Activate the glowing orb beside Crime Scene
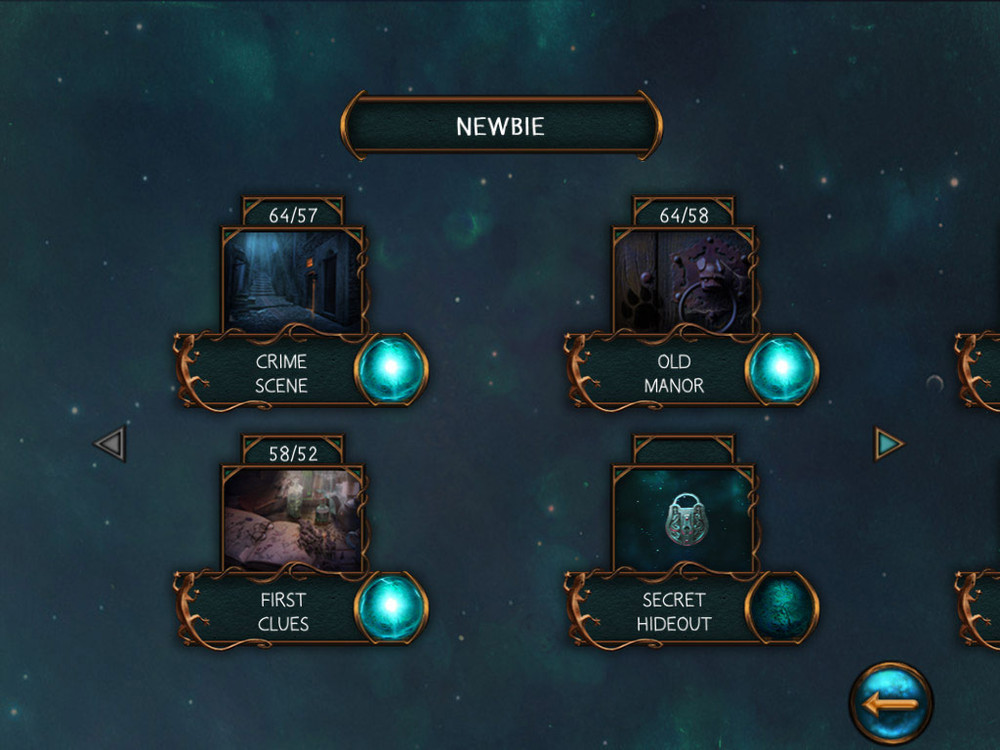Viewport: 1000px width, 750px height. pyautogui.click(x=392, y=369)
